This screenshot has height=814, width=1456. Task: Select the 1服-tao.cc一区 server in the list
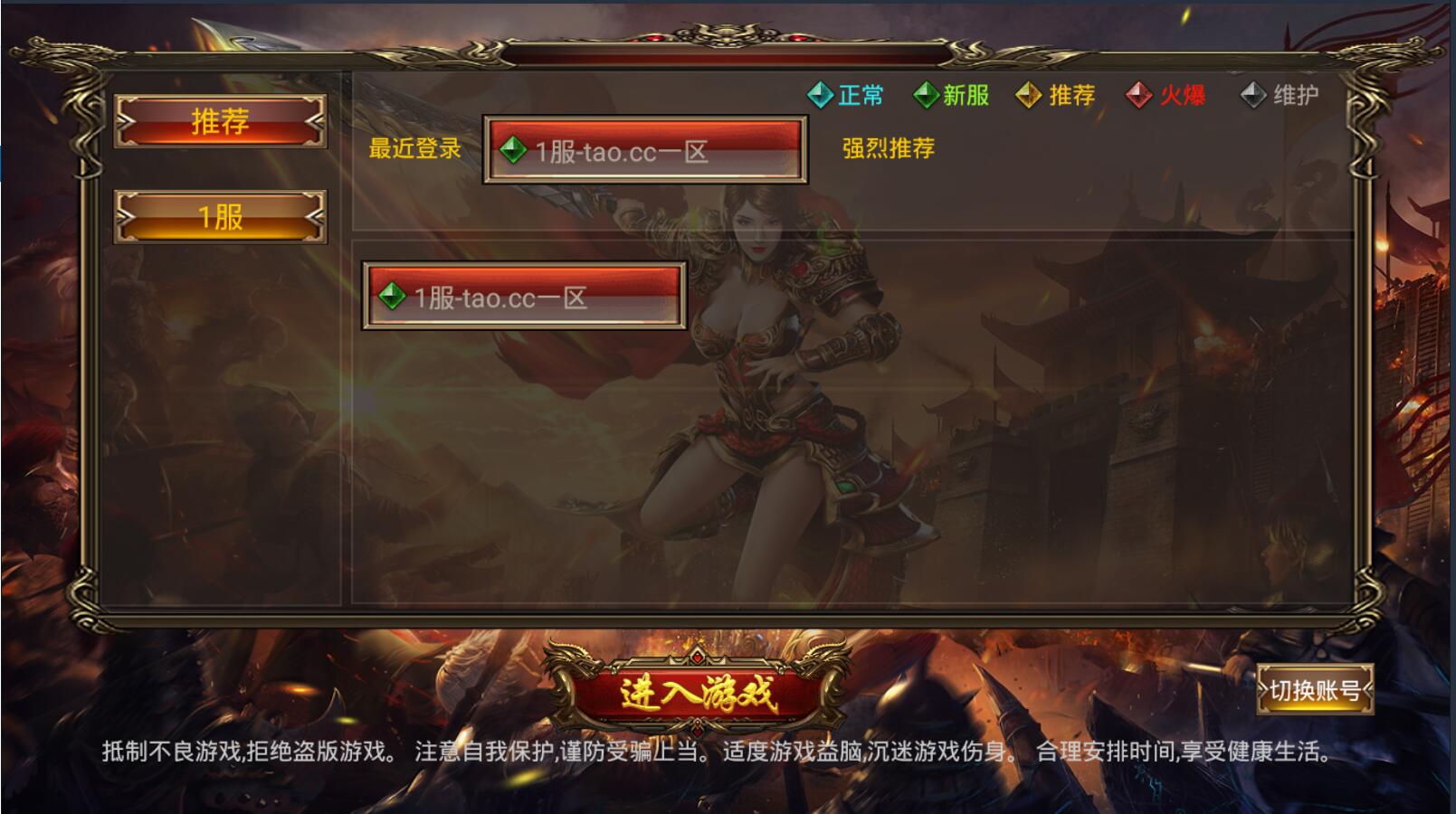coord(523,295)
